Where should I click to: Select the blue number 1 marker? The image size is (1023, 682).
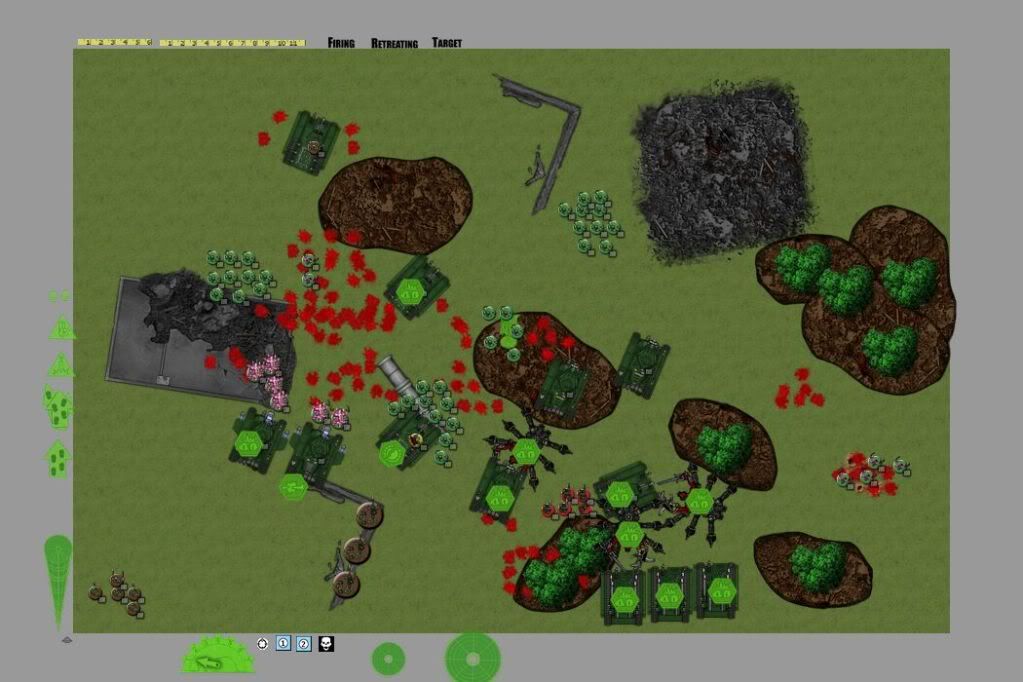point(283,643)
